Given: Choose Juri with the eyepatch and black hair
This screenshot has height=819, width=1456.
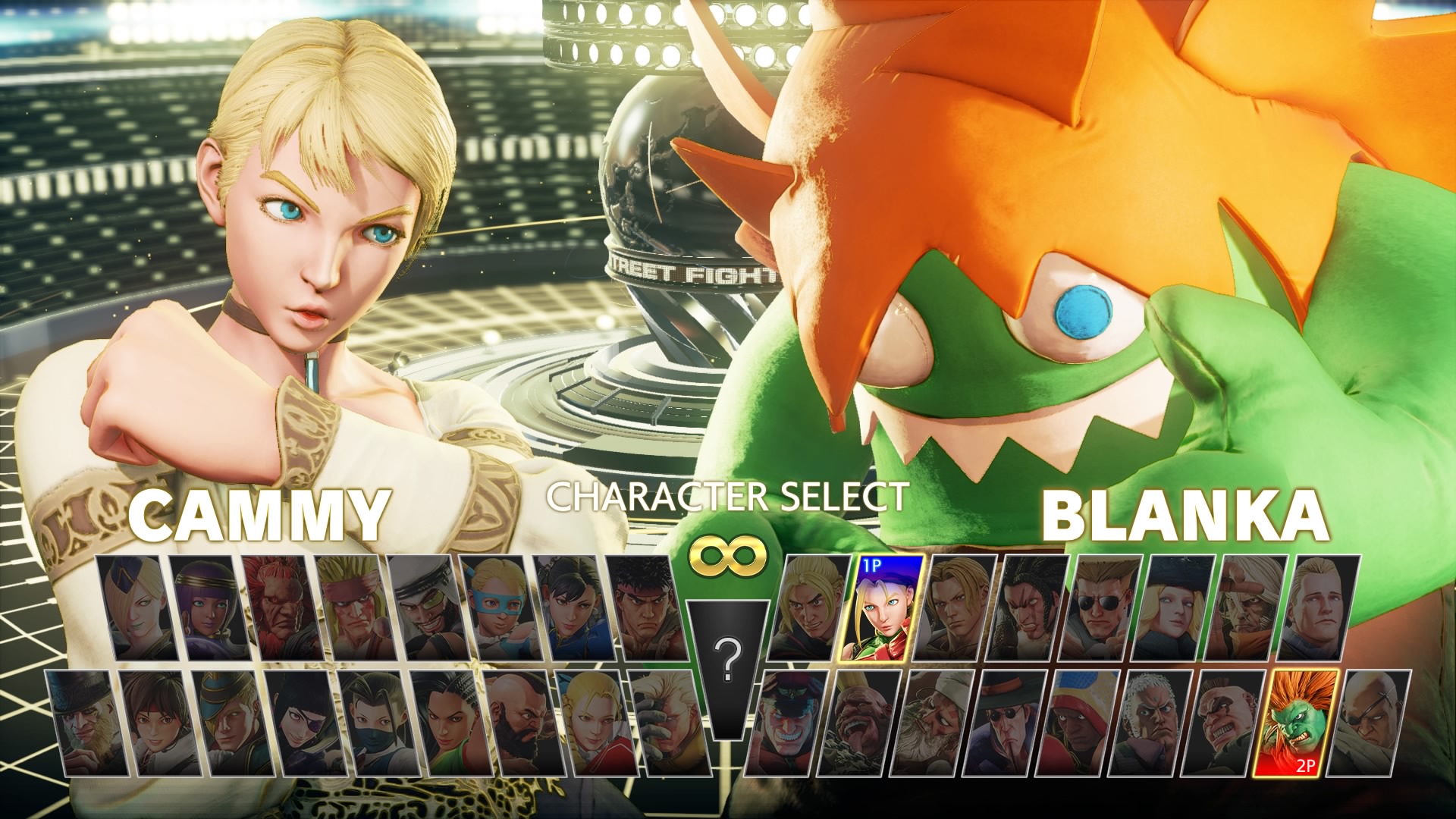Looking at the screenshot, I should coord(298,723).
